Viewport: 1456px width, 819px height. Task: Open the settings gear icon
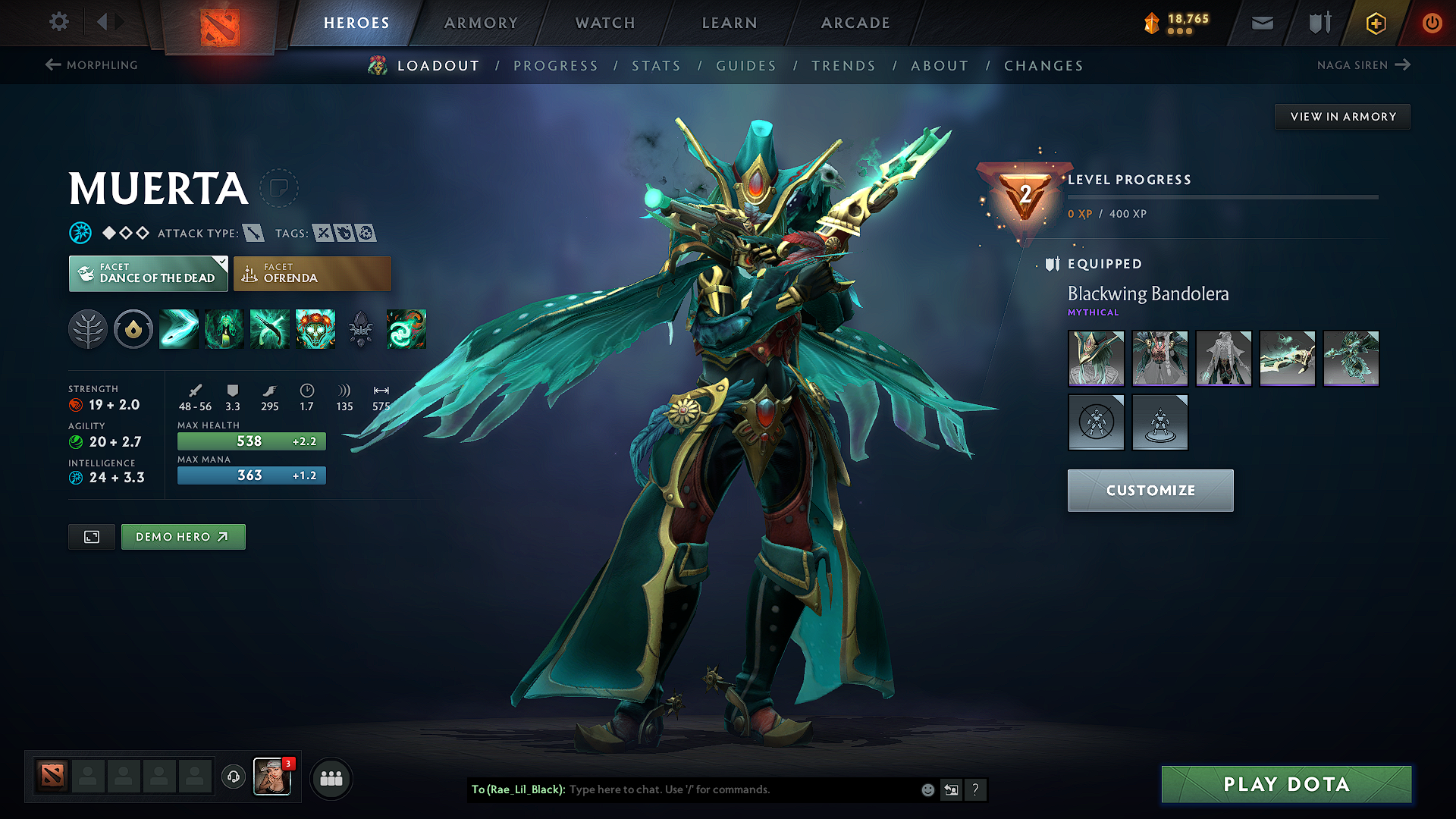click(58, 22)
